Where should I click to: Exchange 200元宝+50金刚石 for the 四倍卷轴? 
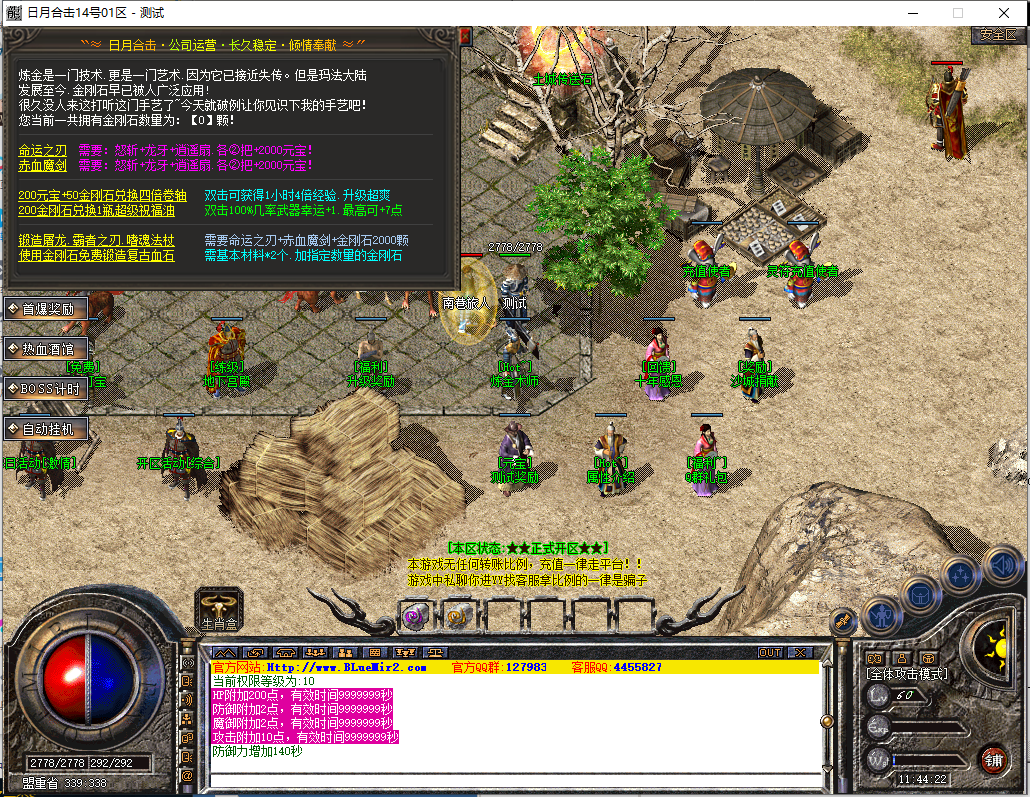point(102,196)
